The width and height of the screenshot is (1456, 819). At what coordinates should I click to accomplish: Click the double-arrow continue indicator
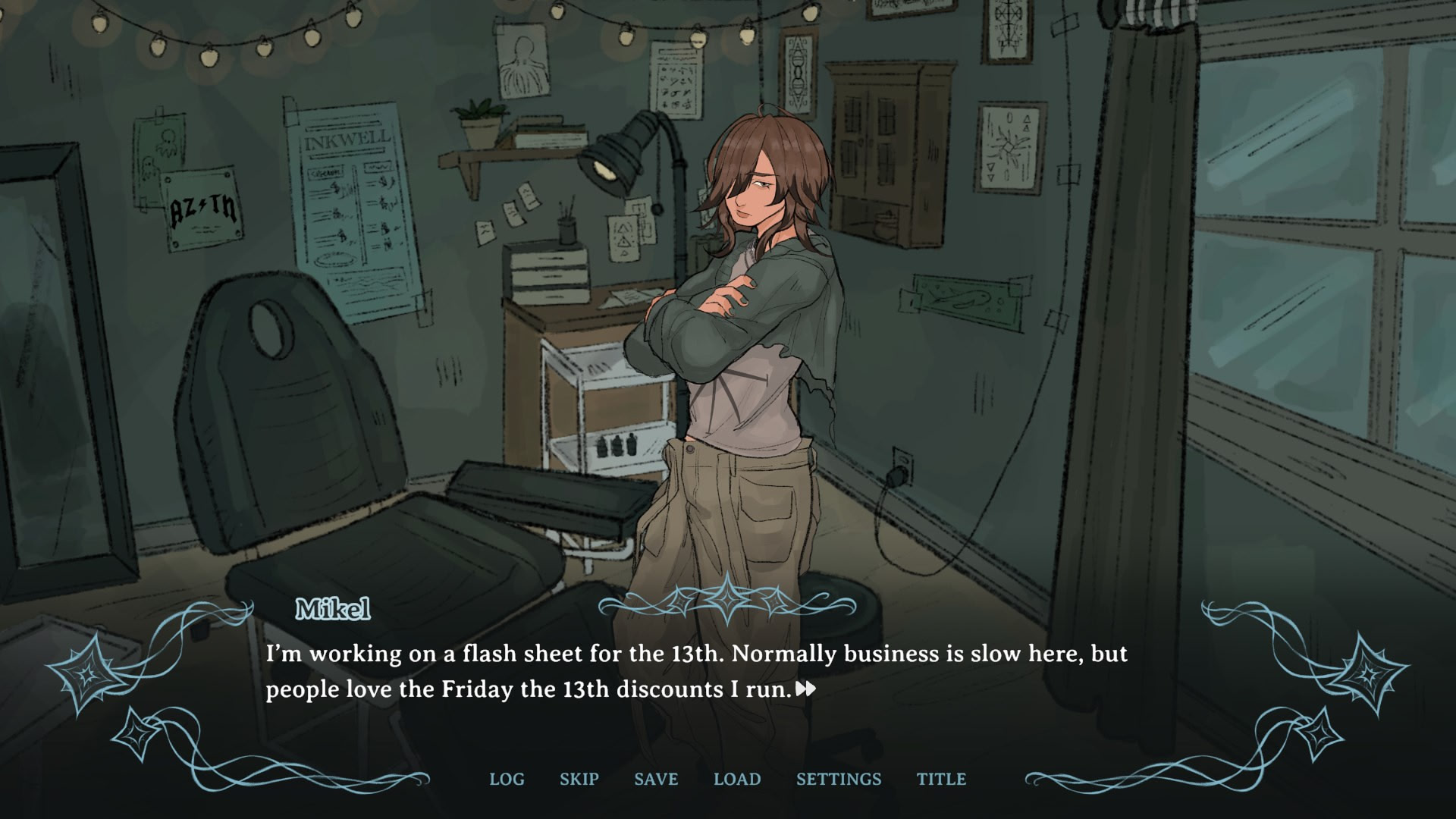coord(806,689)
